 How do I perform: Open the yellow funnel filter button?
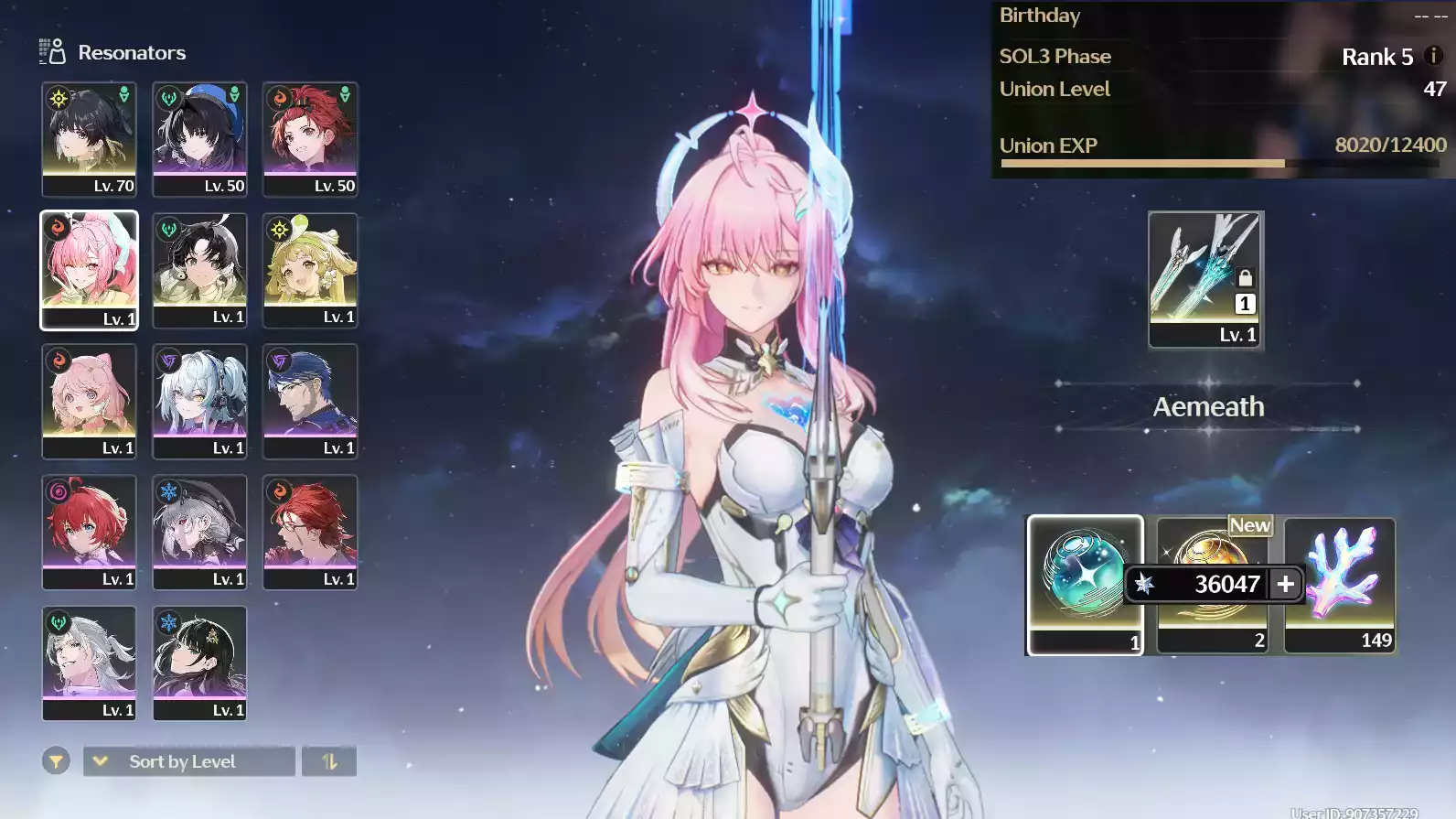(x=56, y=760)
